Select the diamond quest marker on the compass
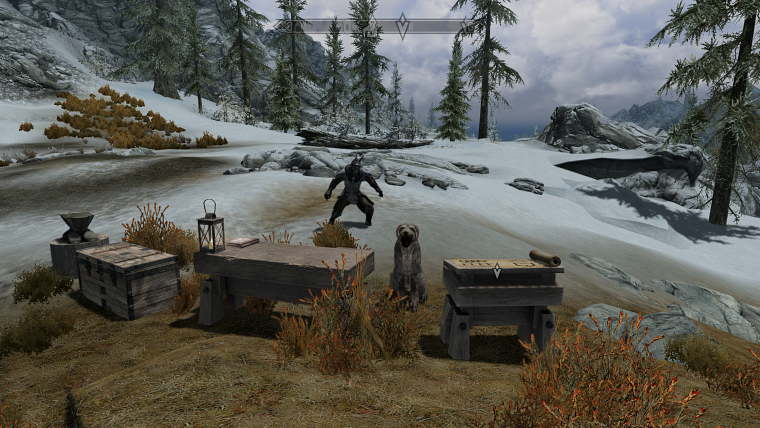 coord(402,26)
